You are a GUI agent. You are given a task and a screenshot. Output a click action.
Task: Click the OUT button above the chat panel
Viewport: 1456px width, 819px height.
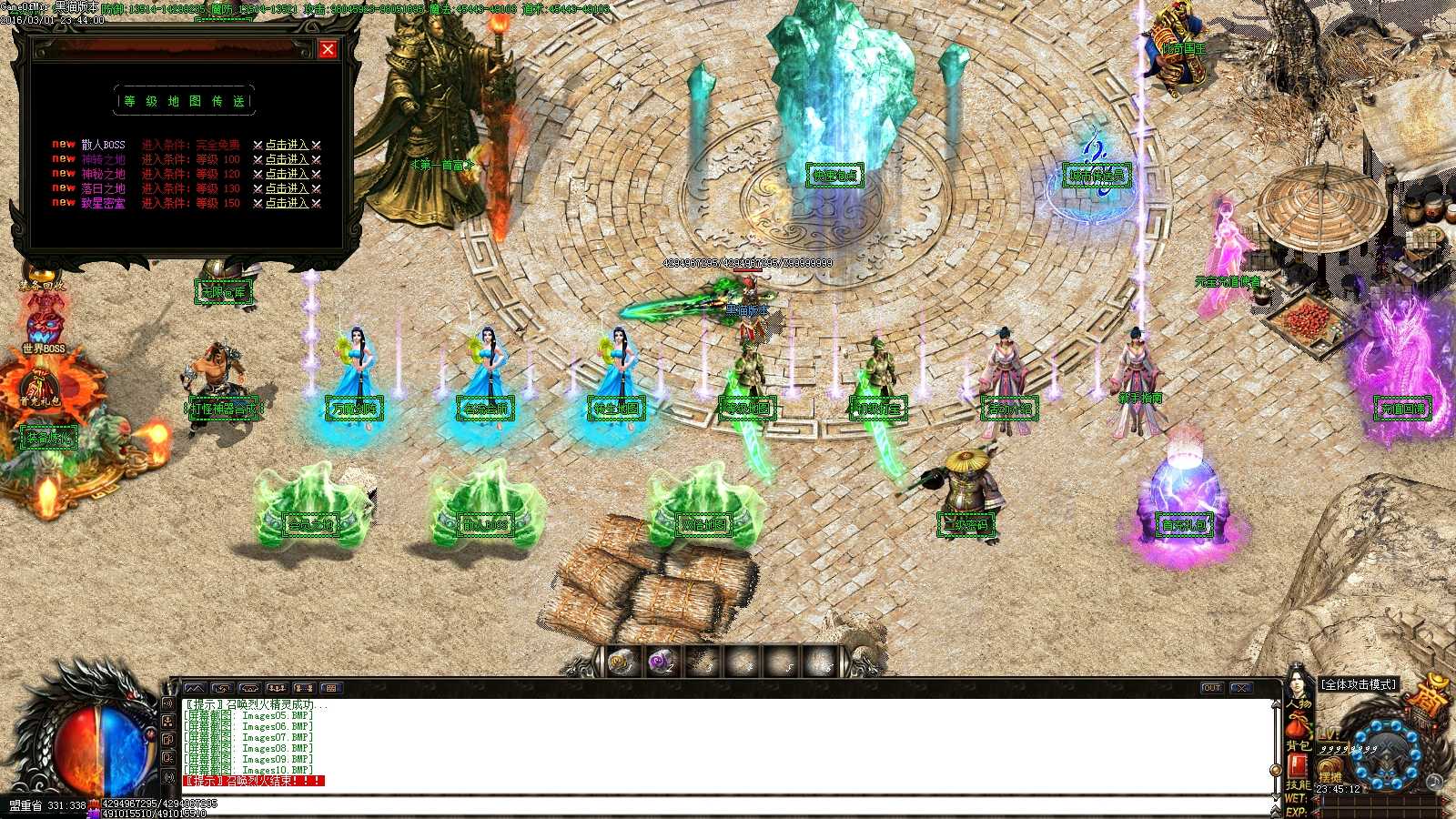[x=1212, y=689]
